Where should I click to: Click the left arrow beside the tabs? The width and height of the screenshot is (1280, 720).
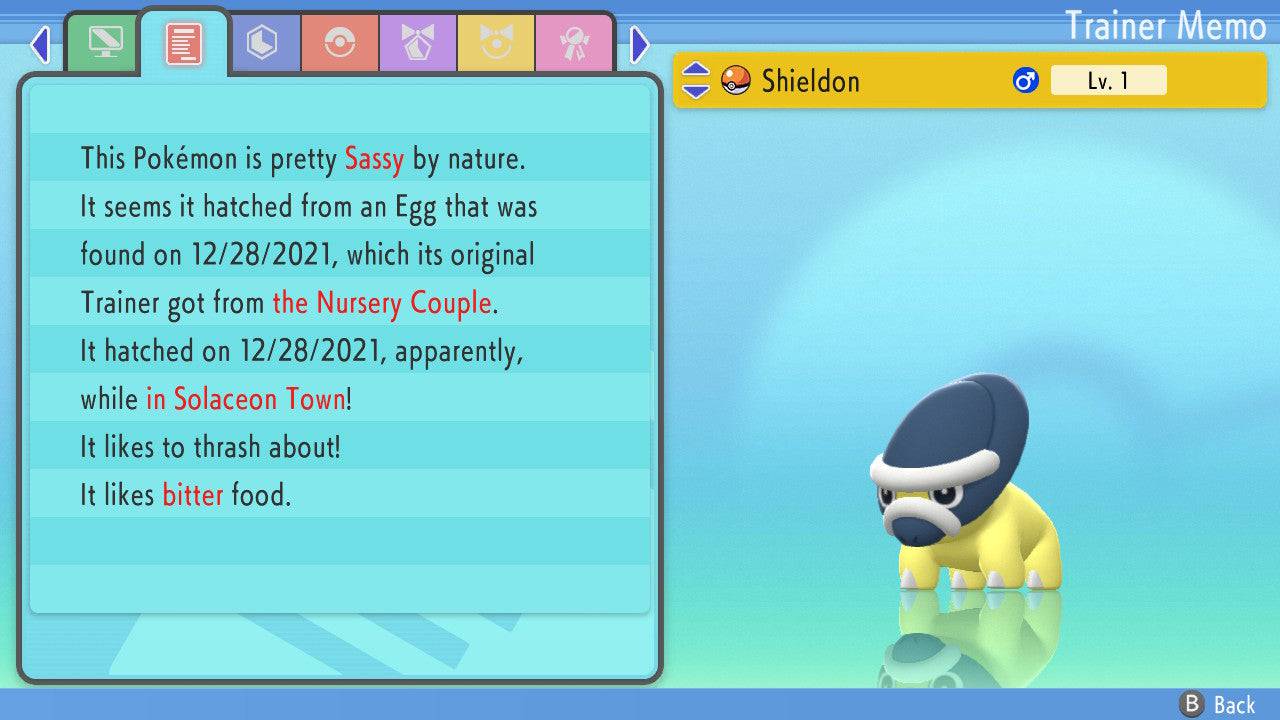point(40,44)
